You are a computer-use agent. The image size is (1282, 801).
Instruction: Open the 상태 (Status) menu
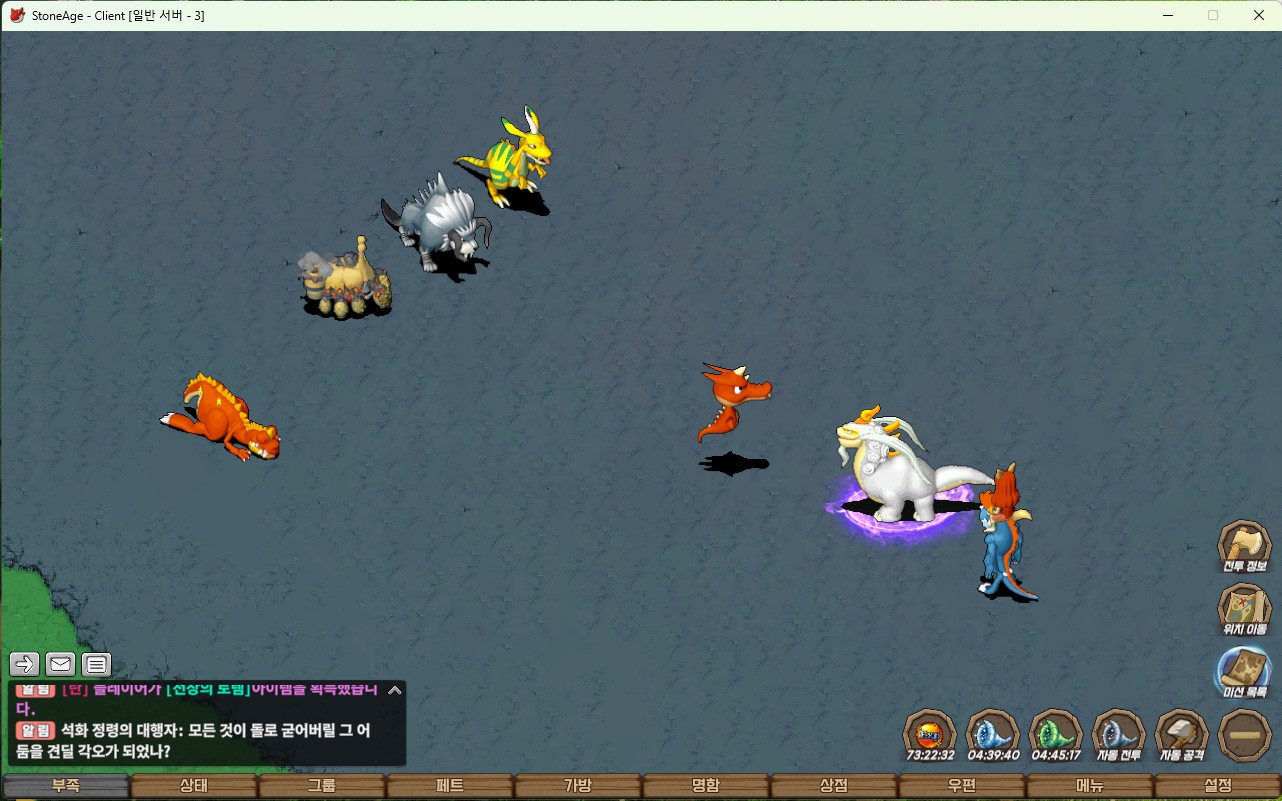(x=194, y=786)
